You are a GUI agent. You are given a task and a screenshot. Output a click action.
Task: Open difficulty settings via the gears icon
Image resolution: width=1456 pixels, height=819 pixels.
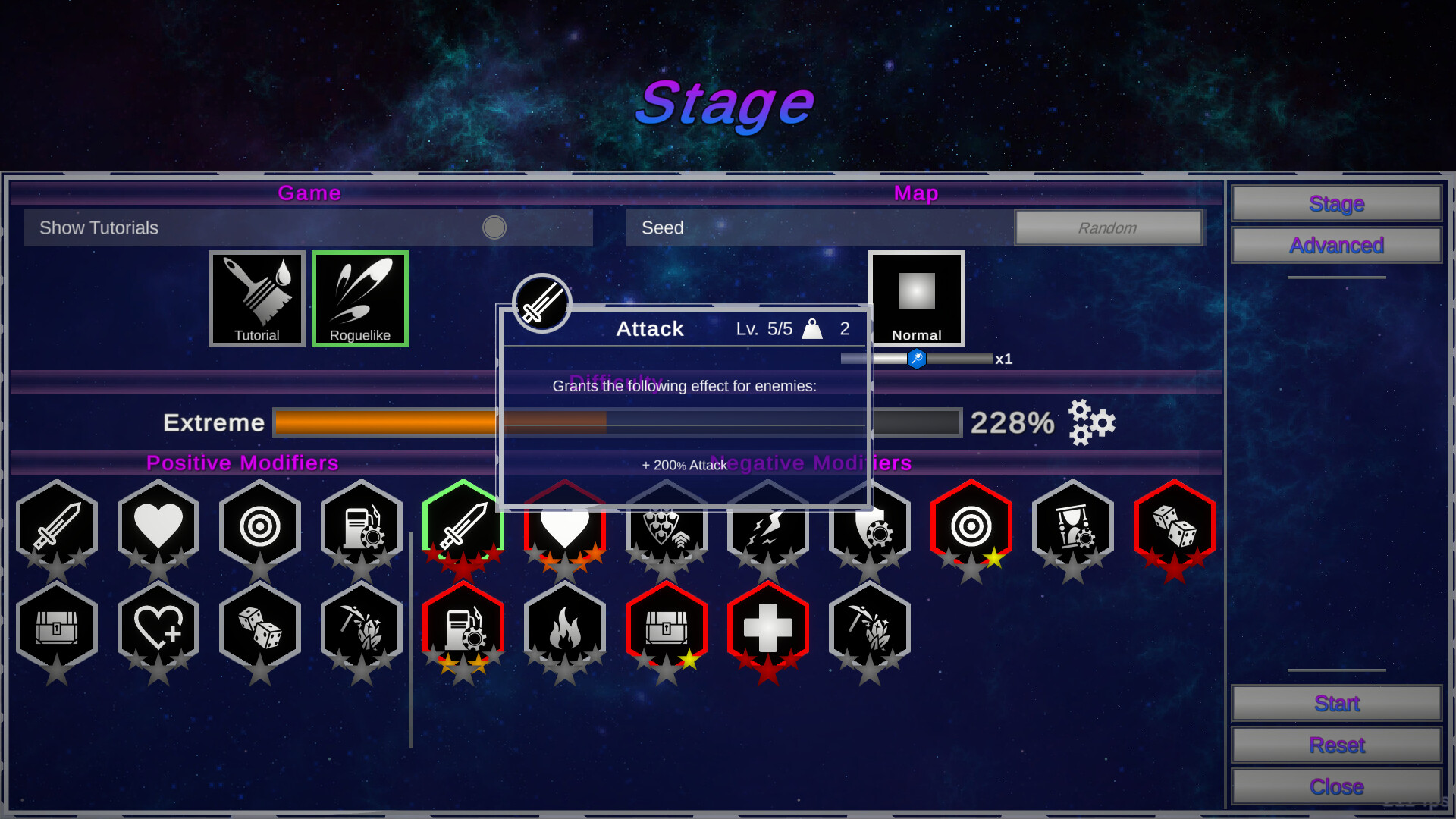(1090, 423)
